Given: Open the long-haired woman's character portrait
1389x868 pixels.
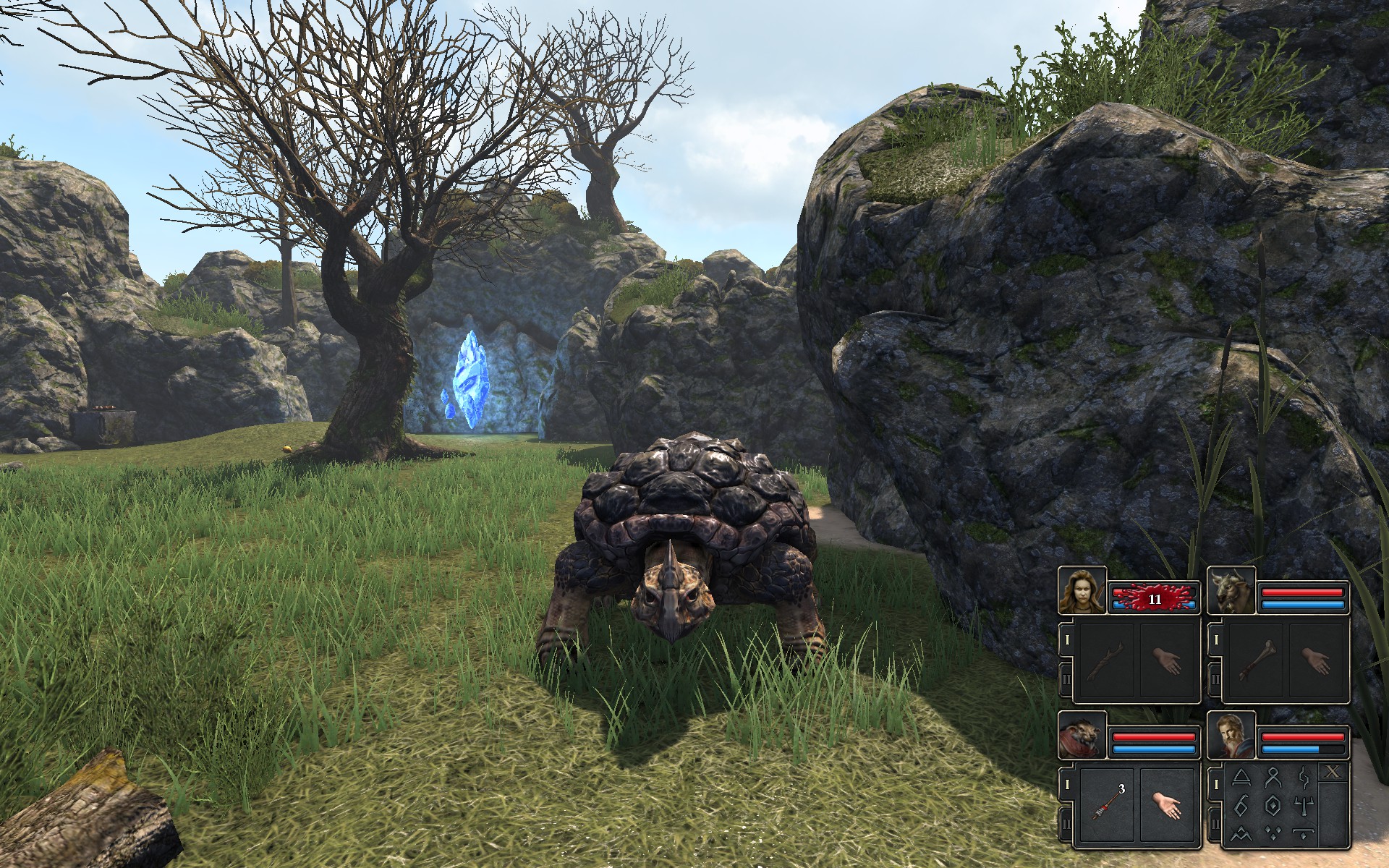Looking at the screenshot, I should pos(1082,591).
